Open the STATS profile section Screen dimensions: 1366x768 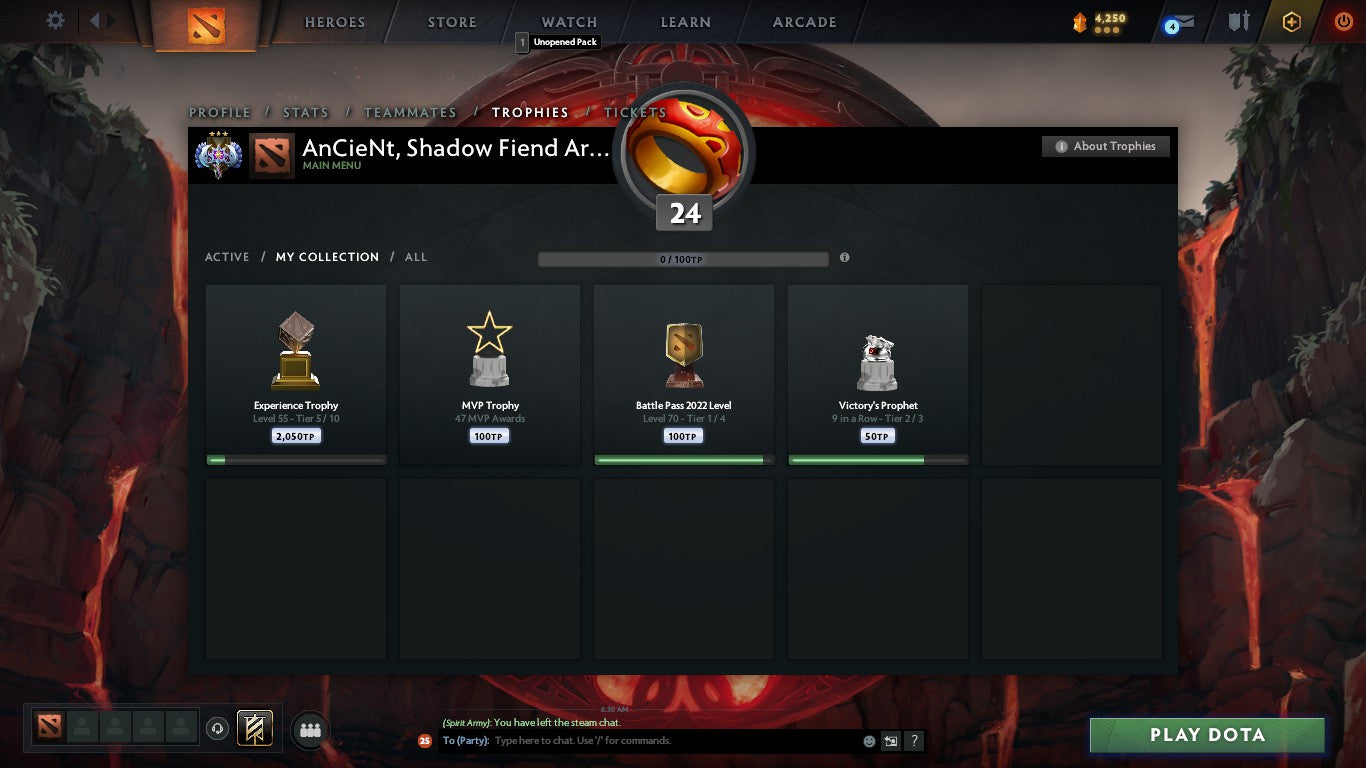pyautogui.click(x=305, y=113)
